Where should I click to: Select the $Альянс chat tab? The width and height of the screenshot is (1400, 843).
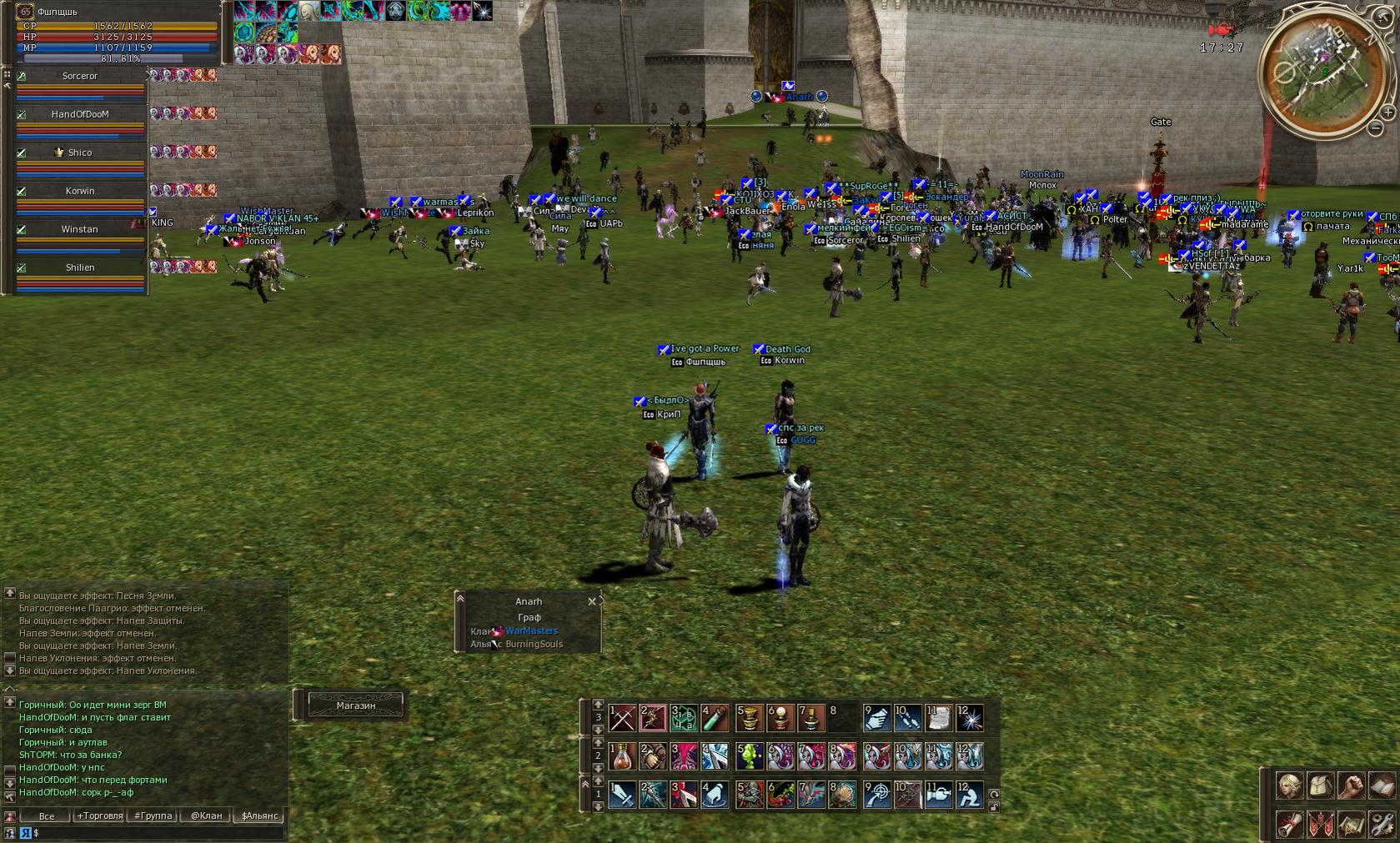pos(259,815)
